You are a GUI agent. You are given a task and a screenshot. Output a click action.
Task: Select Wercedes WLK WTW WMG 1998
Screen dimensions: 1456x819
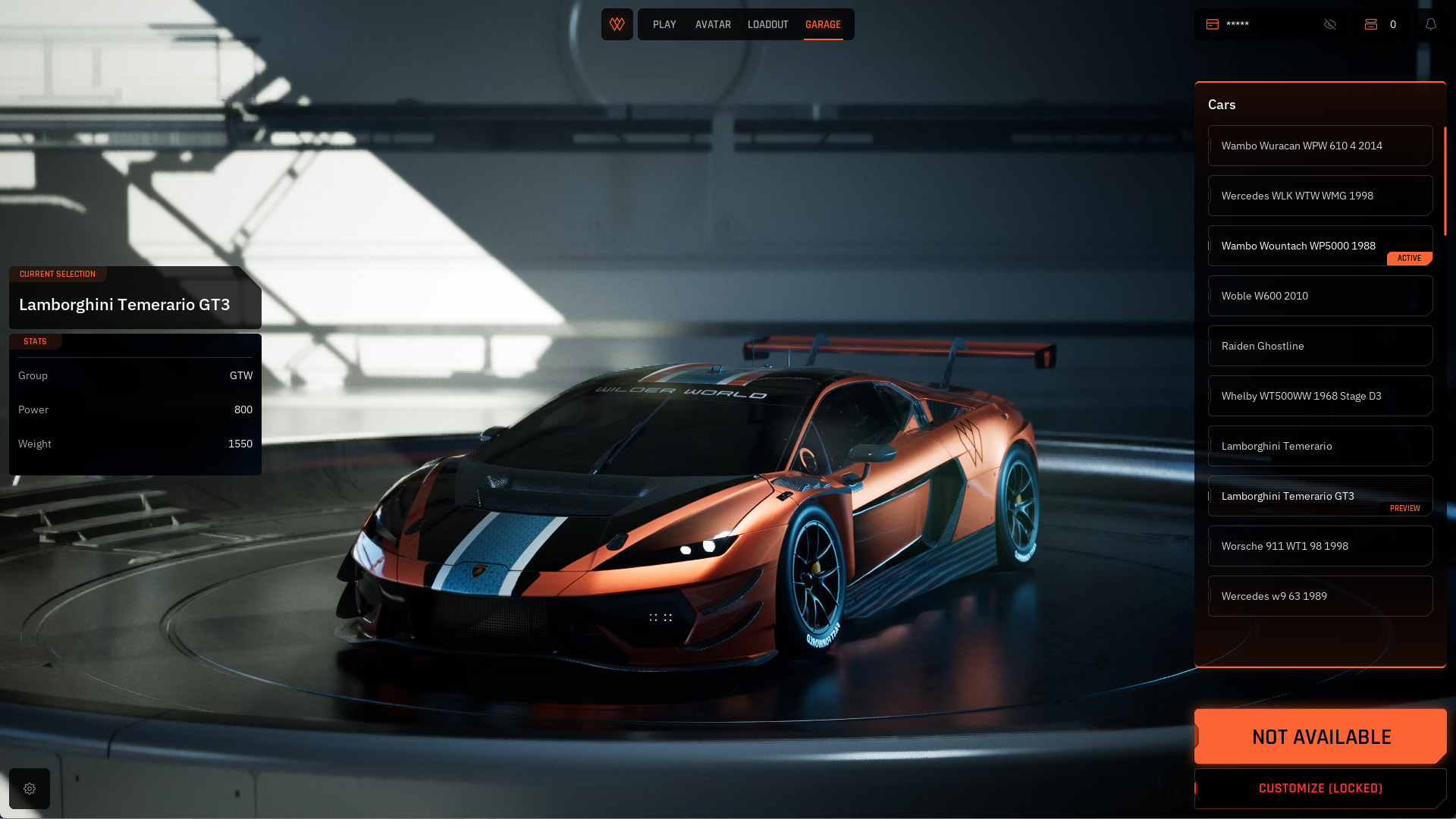(x=1319, y=196)
